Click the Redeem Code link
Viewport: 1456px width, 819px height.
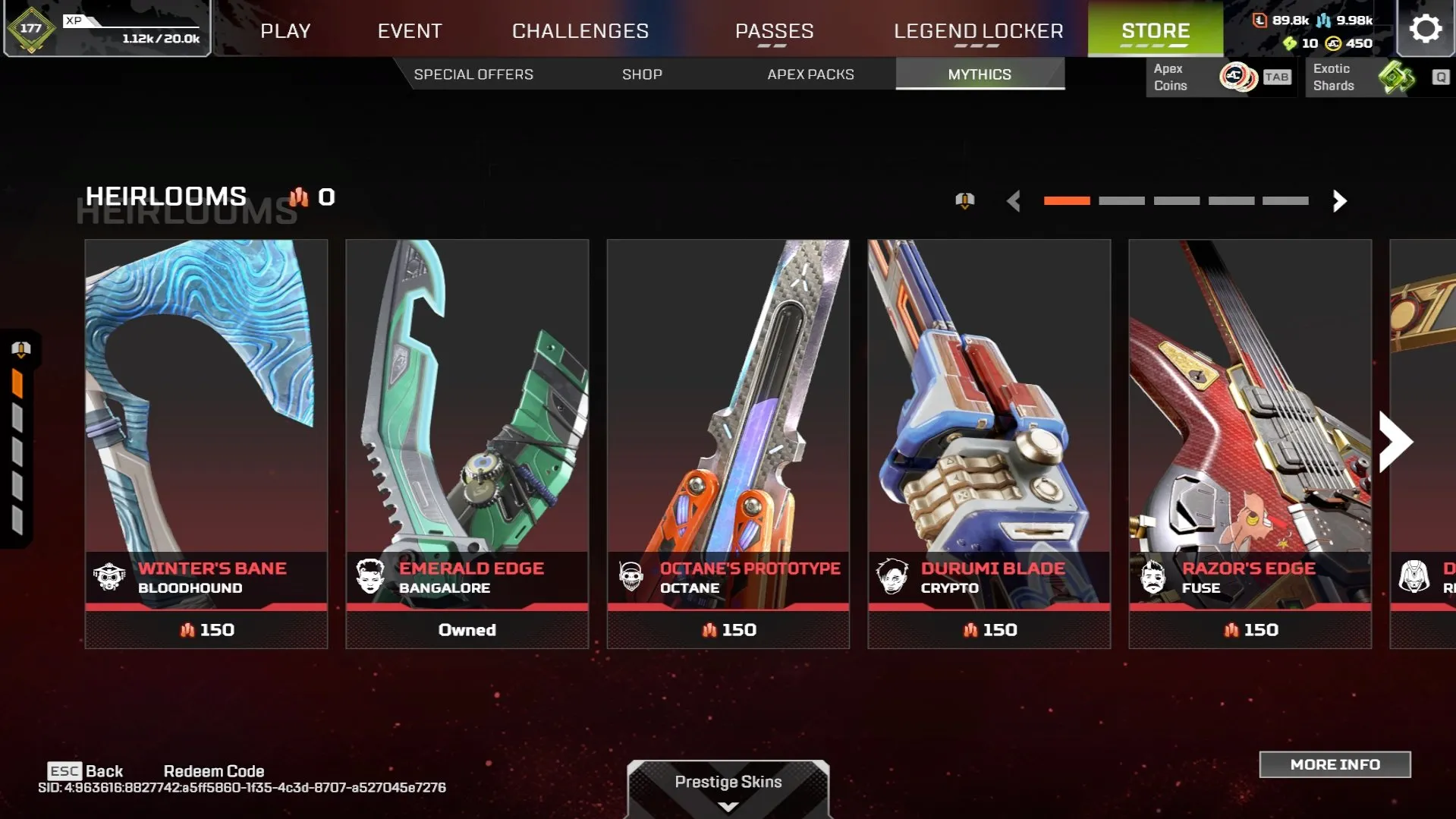point(215,770)
